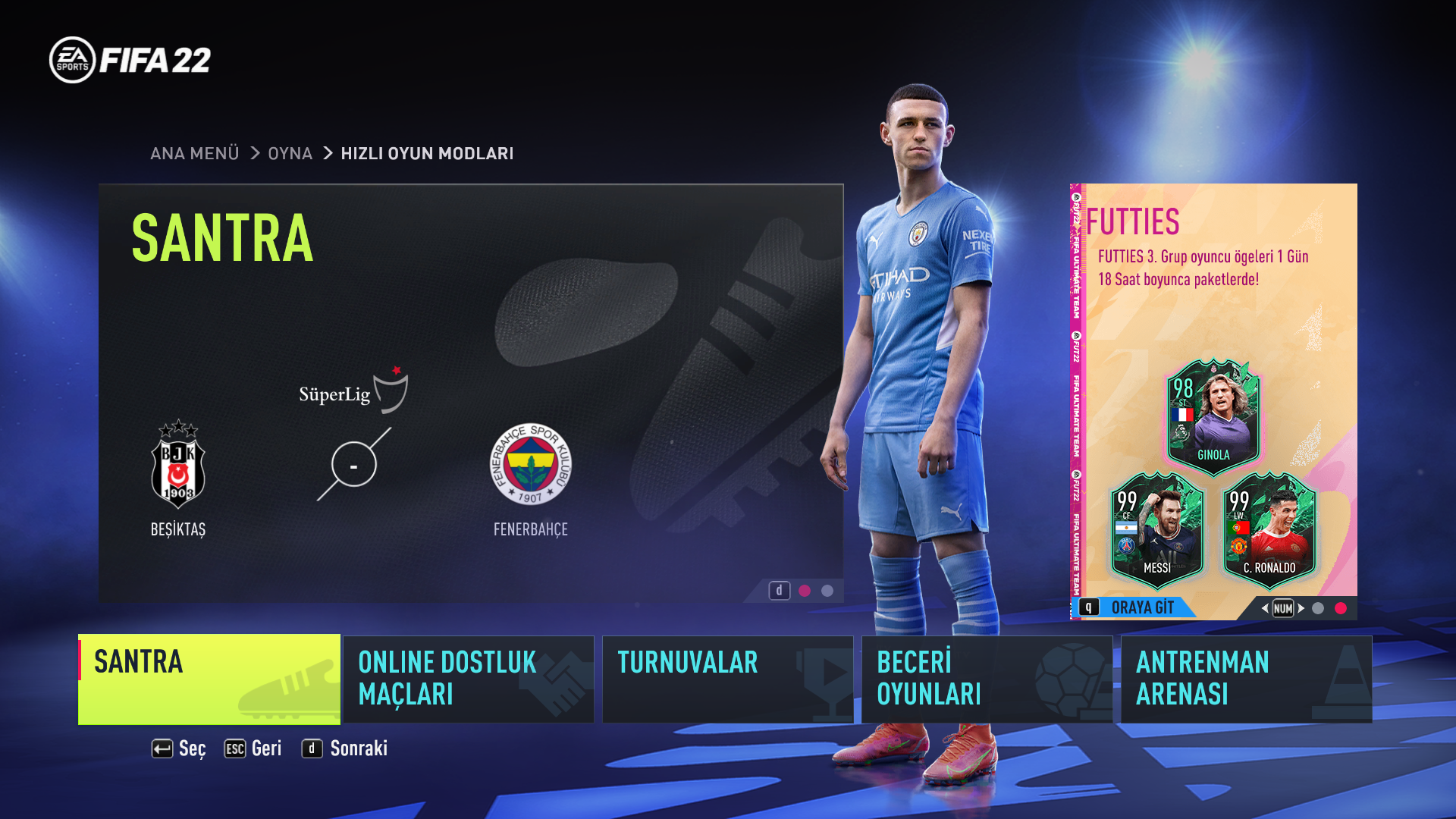1456x819 pixels.
Task: Show next promo with right arrow
Action: click(1301, 608)
